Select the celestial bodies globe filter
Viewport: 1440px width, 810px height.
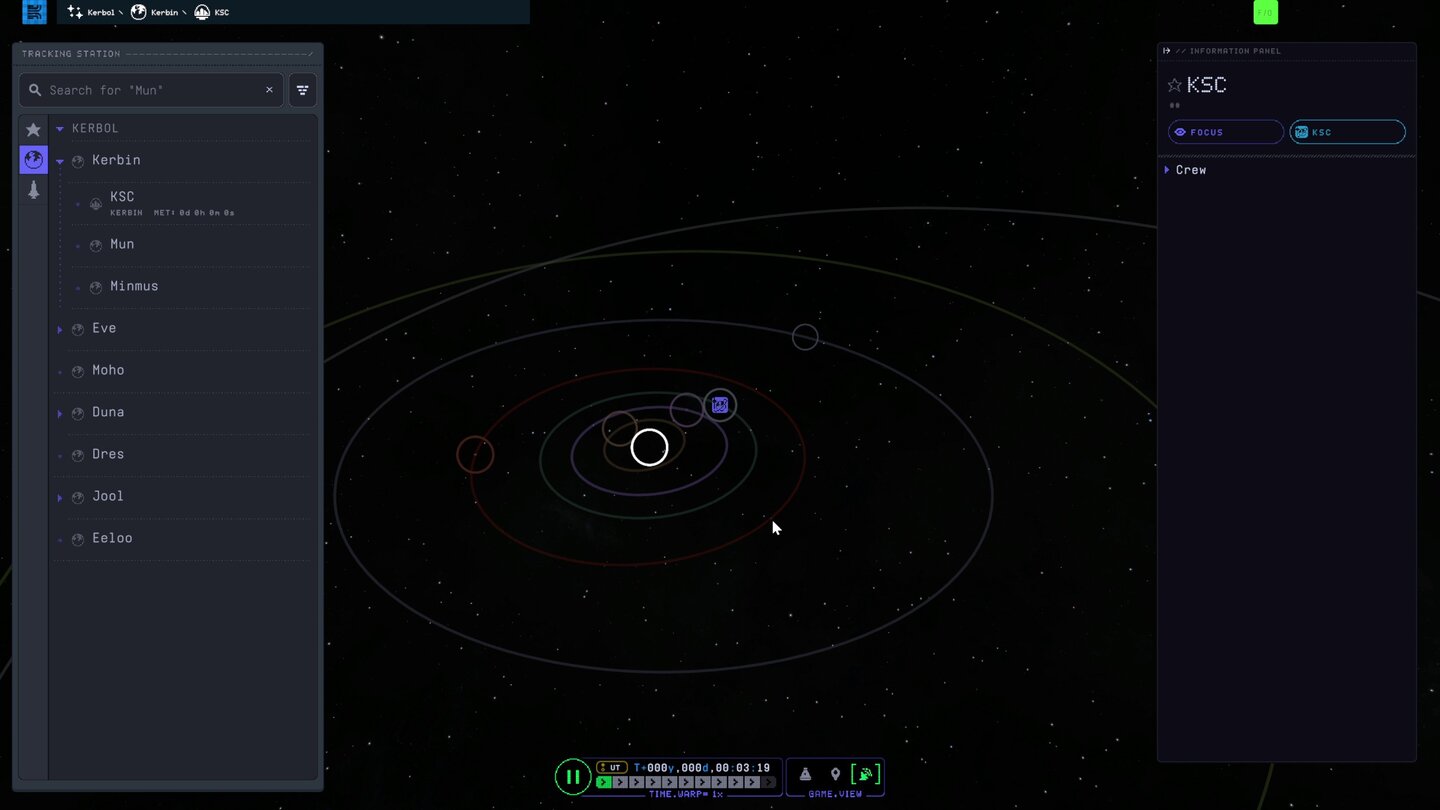33,159
